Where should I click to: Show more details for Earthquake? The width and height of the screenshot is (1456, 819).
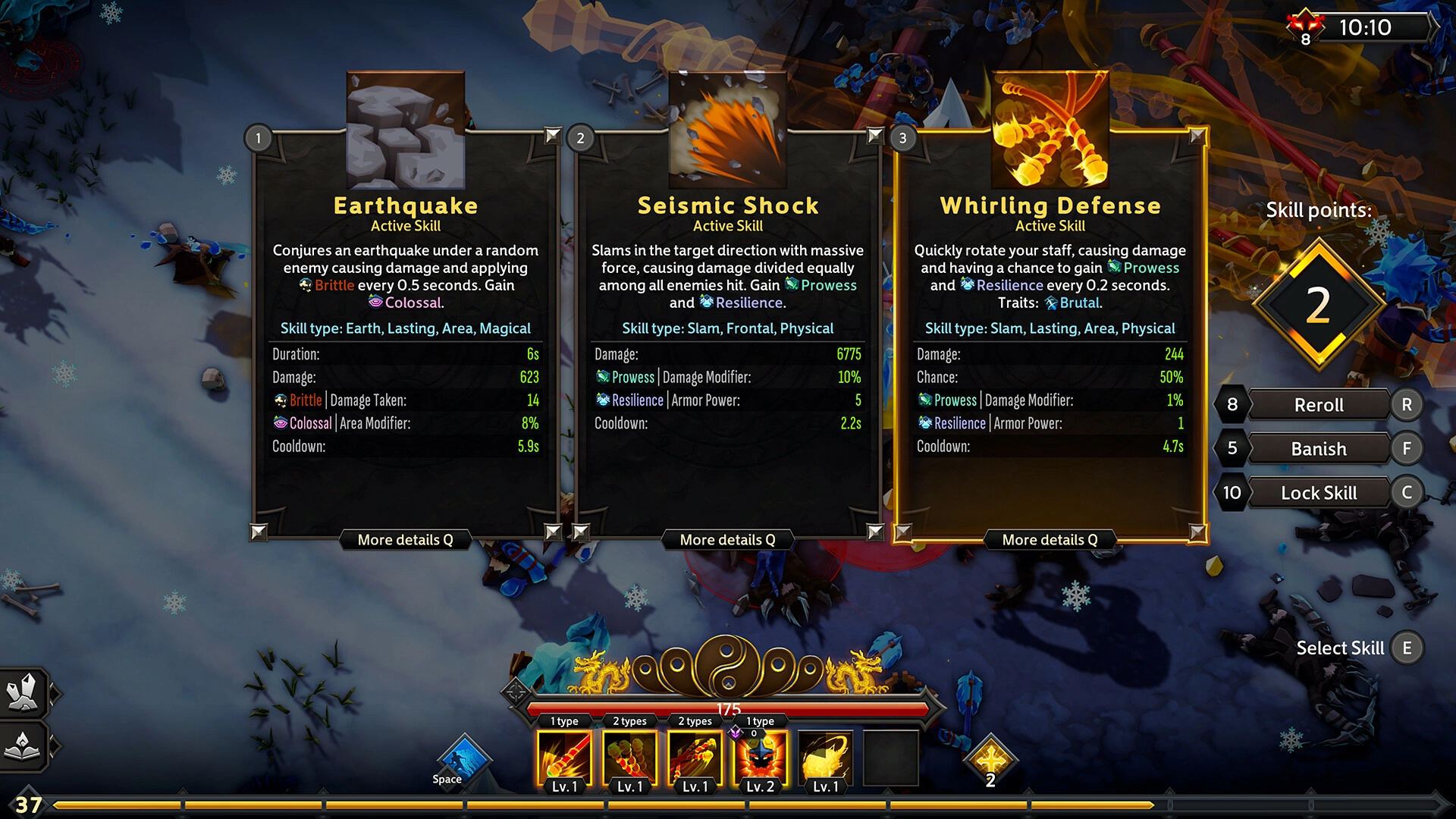point(405,540)
